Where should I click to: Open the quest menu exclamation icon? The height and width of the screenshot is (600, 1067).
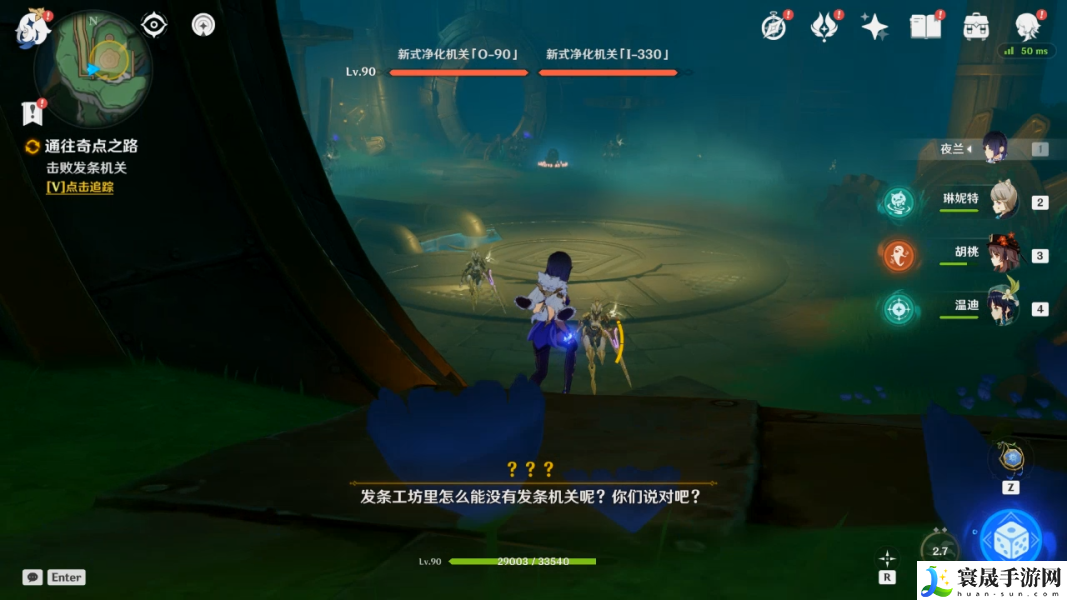click(33, 112)
